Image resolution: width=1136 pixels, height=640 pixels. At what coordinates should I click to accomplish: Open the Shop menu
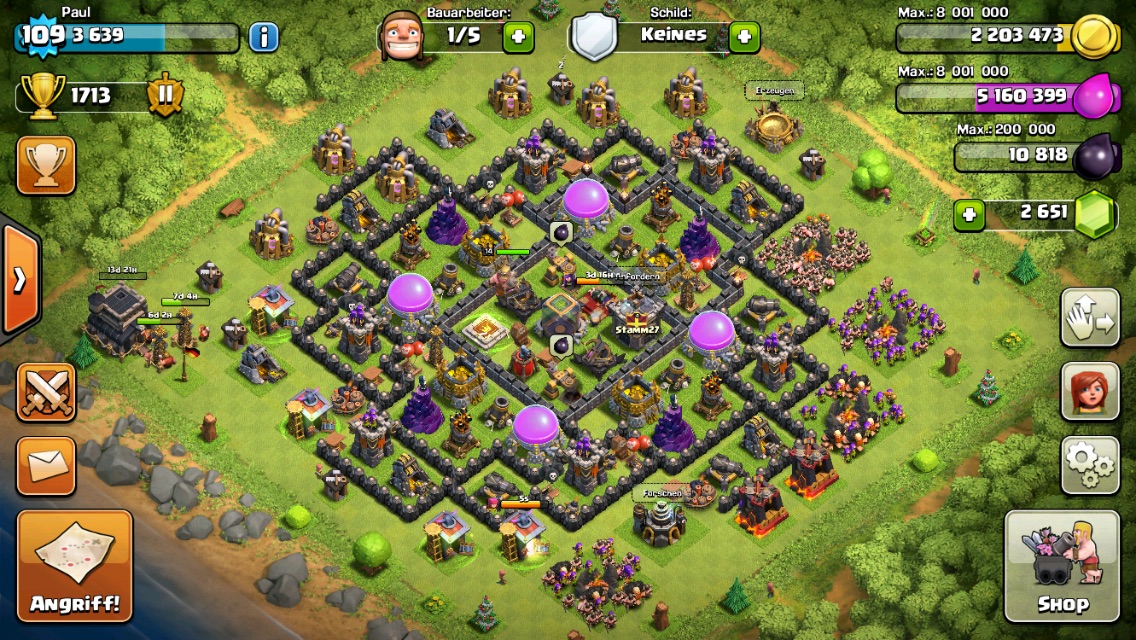tap(1062, 566)
